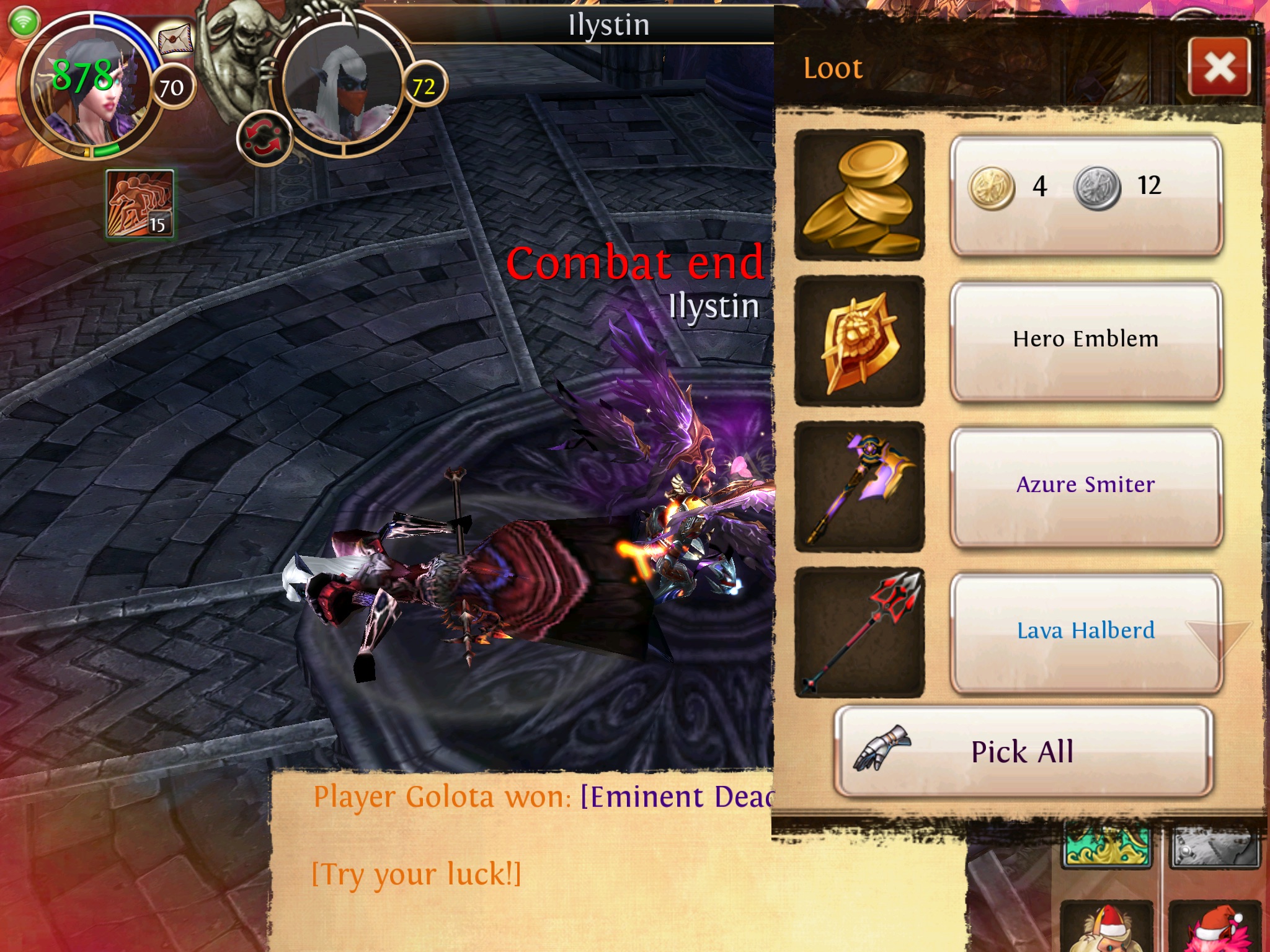Loot the Azure Smiter
Viewport: 1270px width, 952px height.
(1086, 486)
